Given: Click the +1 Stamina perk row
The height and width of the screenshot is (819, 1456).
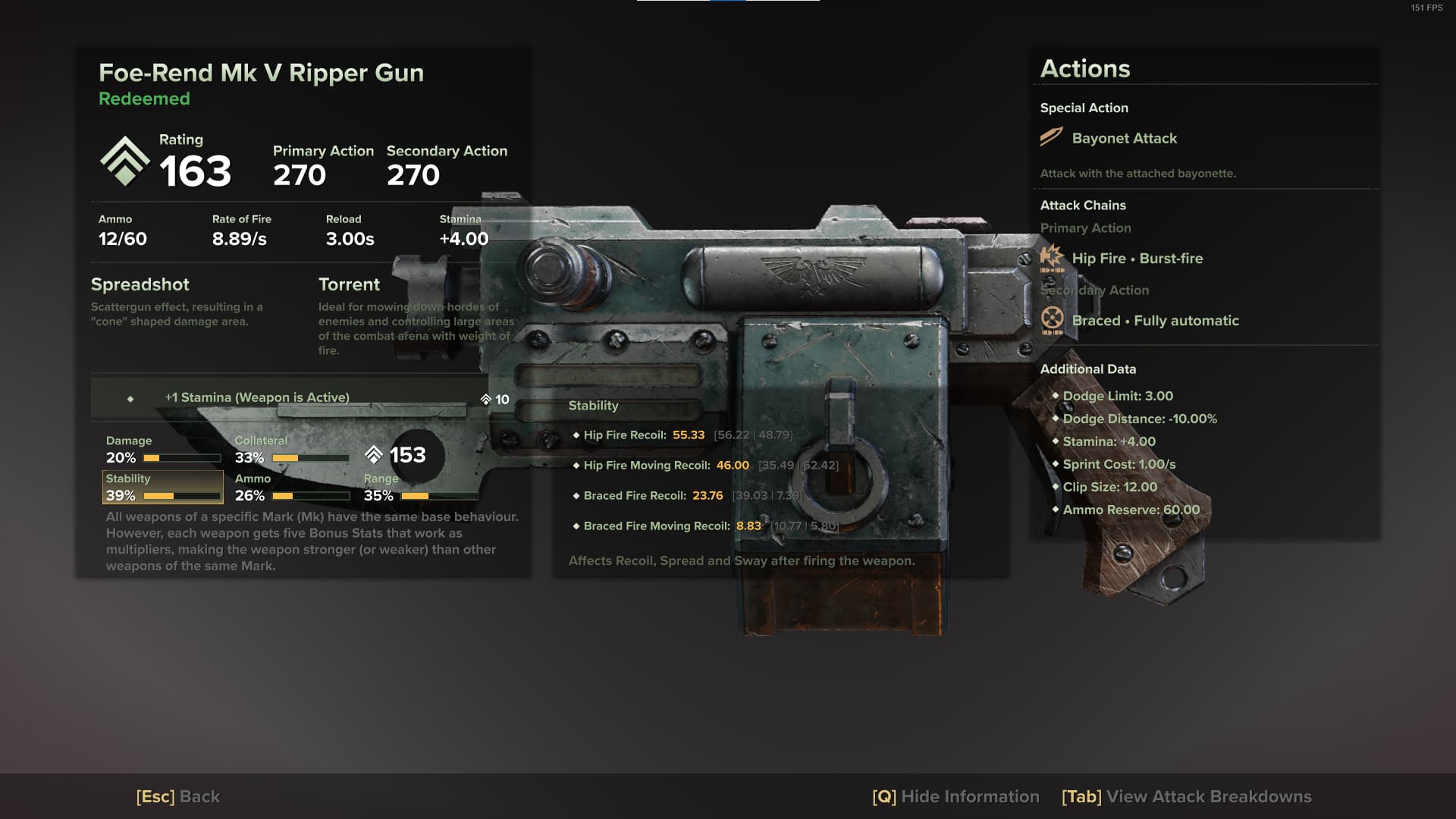Looking at the screenshot, I should pyautogui.click(x=303, y=398).
